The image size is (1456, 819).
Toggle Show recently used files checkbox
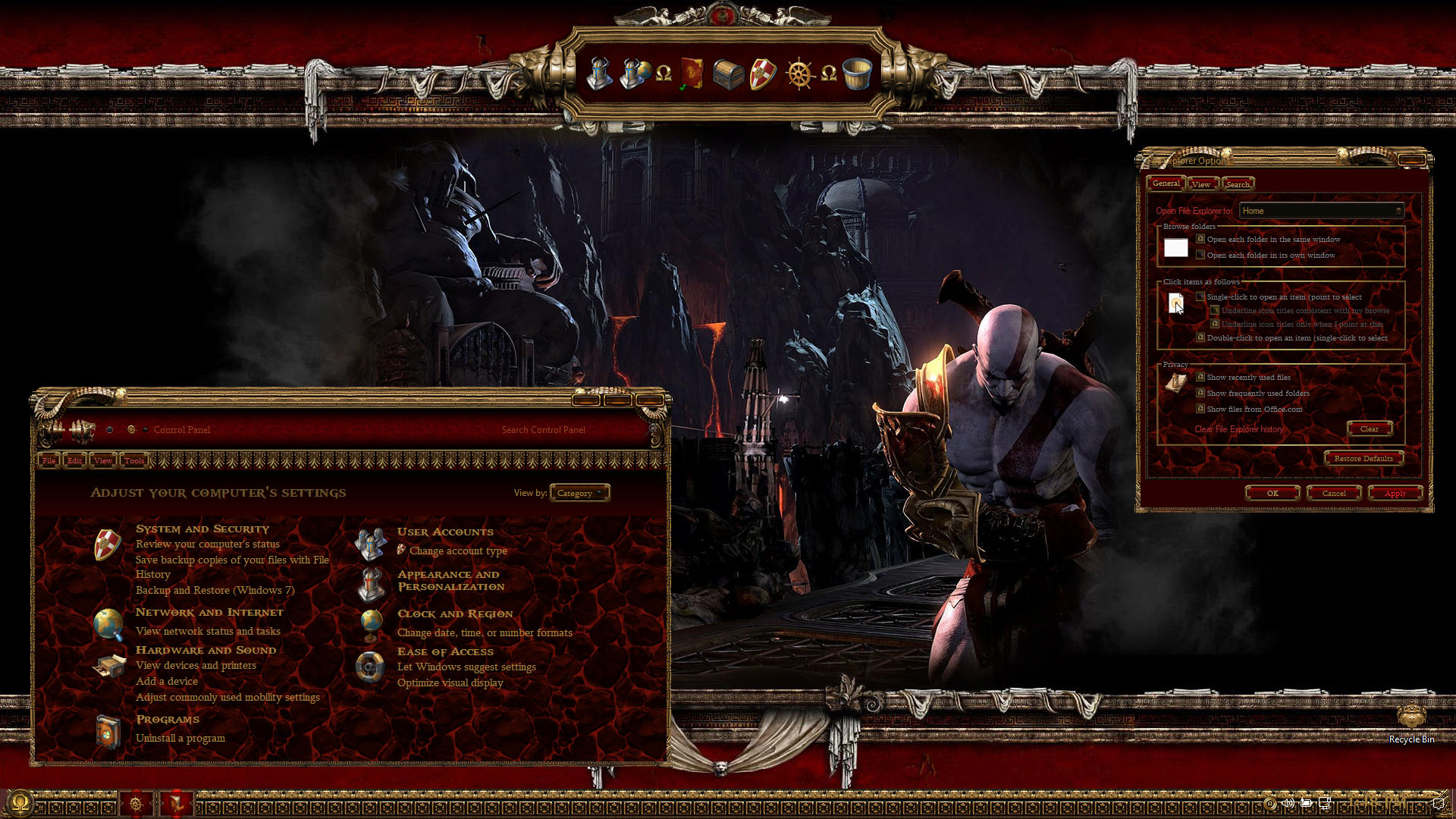coord(1200,377)
